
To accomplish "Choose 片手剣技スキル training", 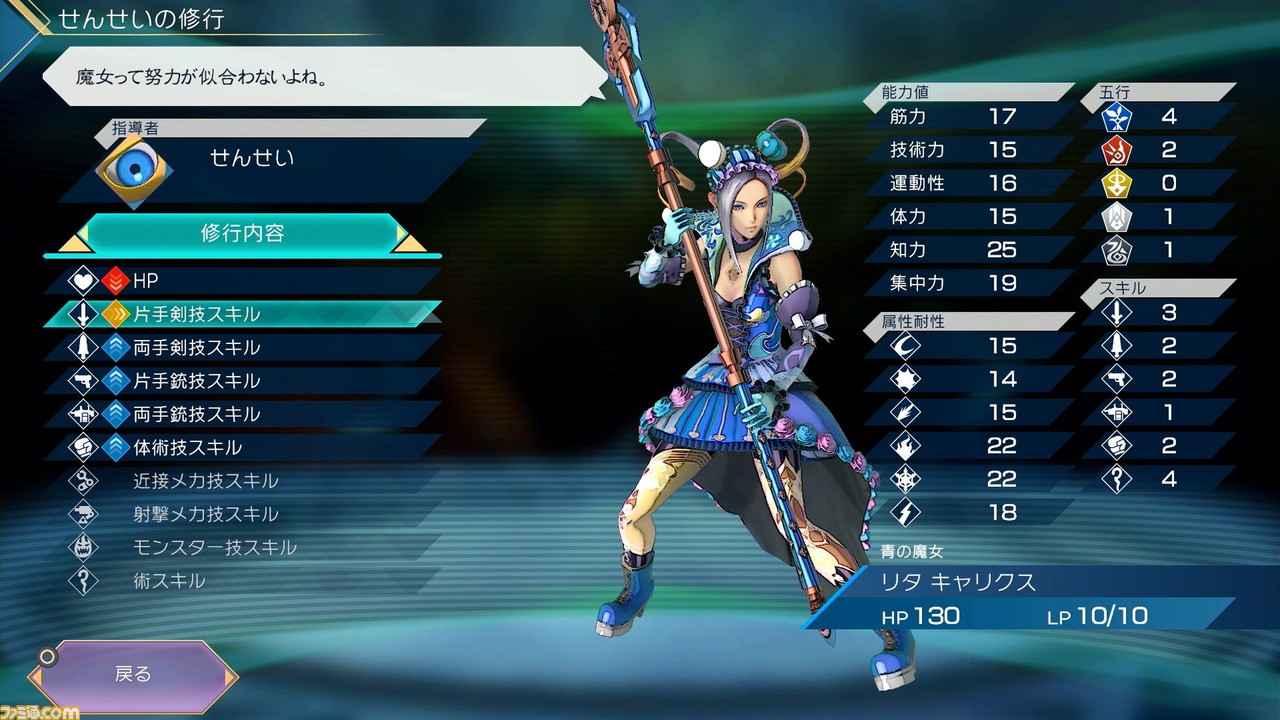I will [x=240, y=314].
